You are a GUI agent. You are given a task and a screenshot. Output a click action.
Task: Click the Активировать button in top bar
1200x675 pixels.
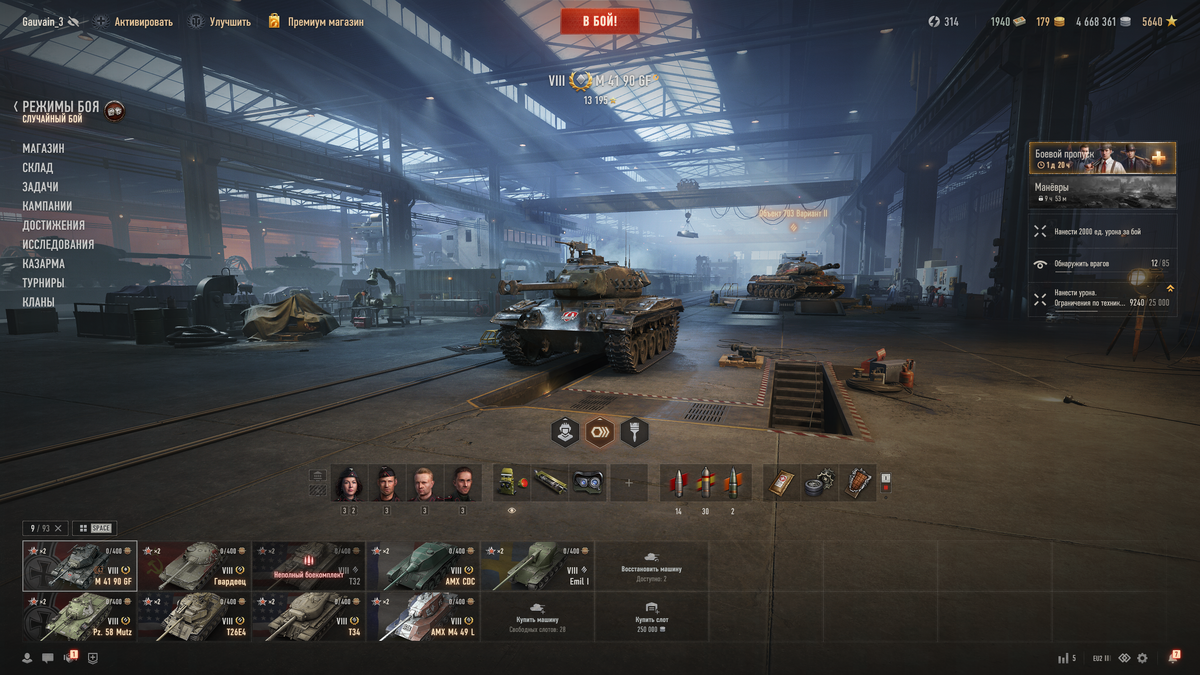133,21
